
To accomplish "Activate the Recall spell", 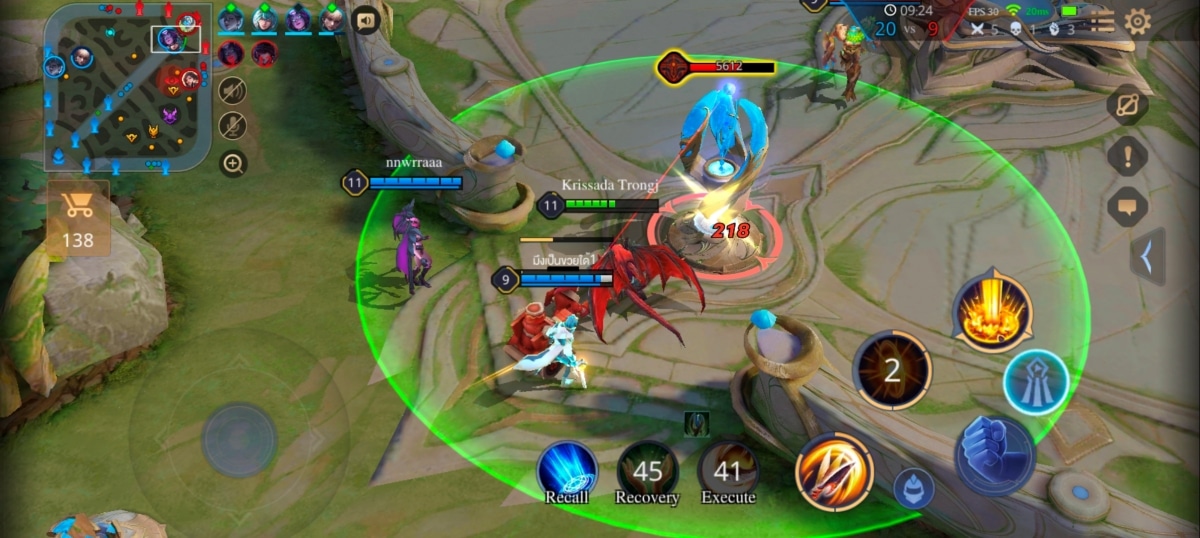I will [x=567, y=471].
